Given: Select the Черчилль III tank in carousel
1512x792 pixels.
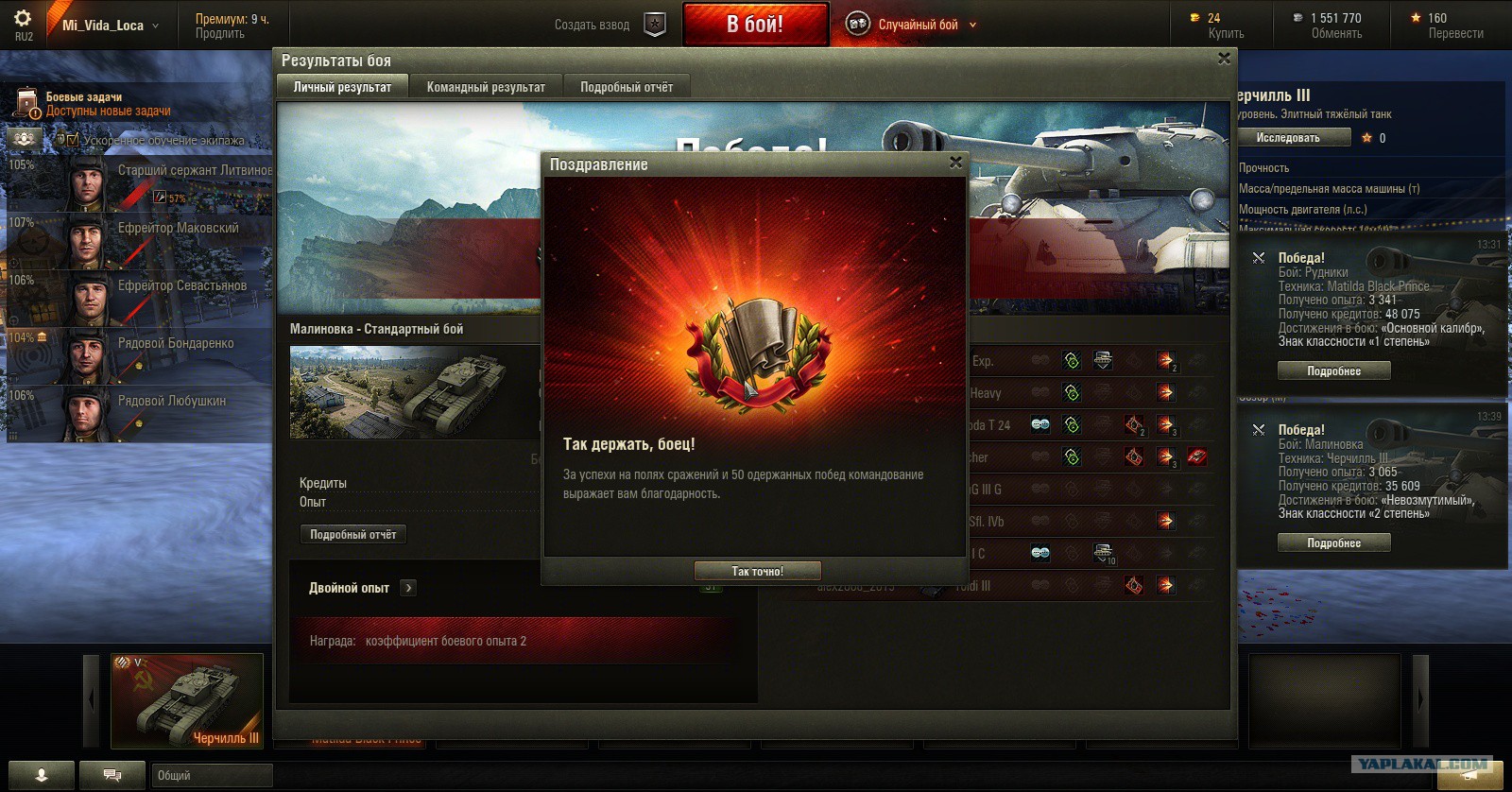Looking at the screenshot, I should (x=187, y=700).
